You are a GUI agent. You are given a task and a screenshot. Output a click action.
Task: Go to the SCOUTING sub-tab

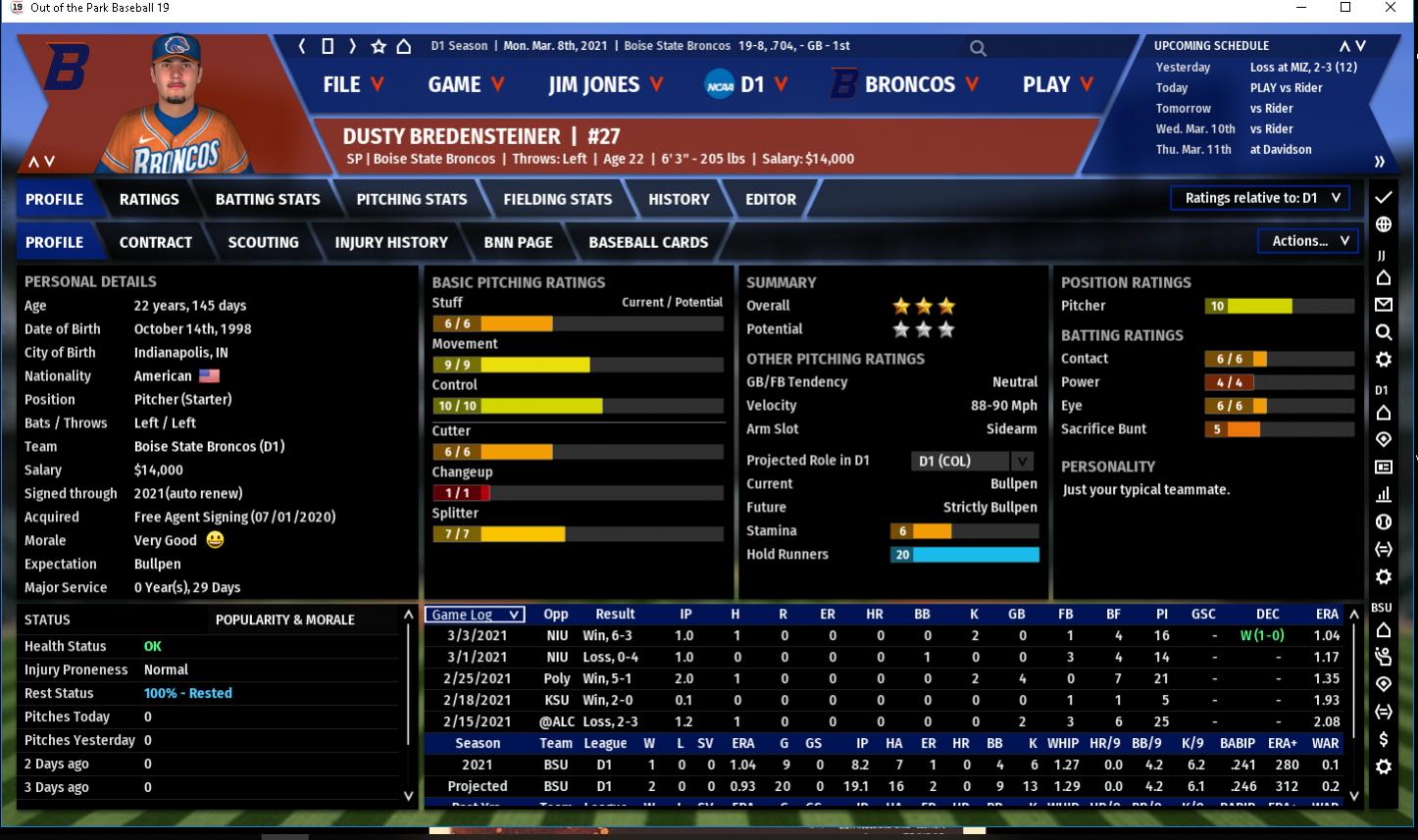tap(263, 242)
